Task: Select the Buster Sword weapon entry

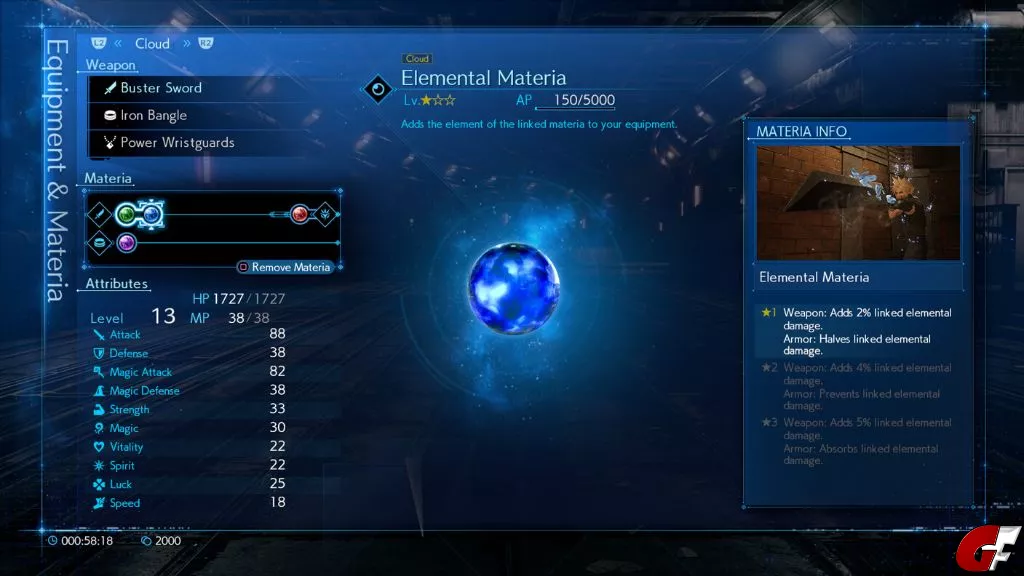Action: click(160, 88)
